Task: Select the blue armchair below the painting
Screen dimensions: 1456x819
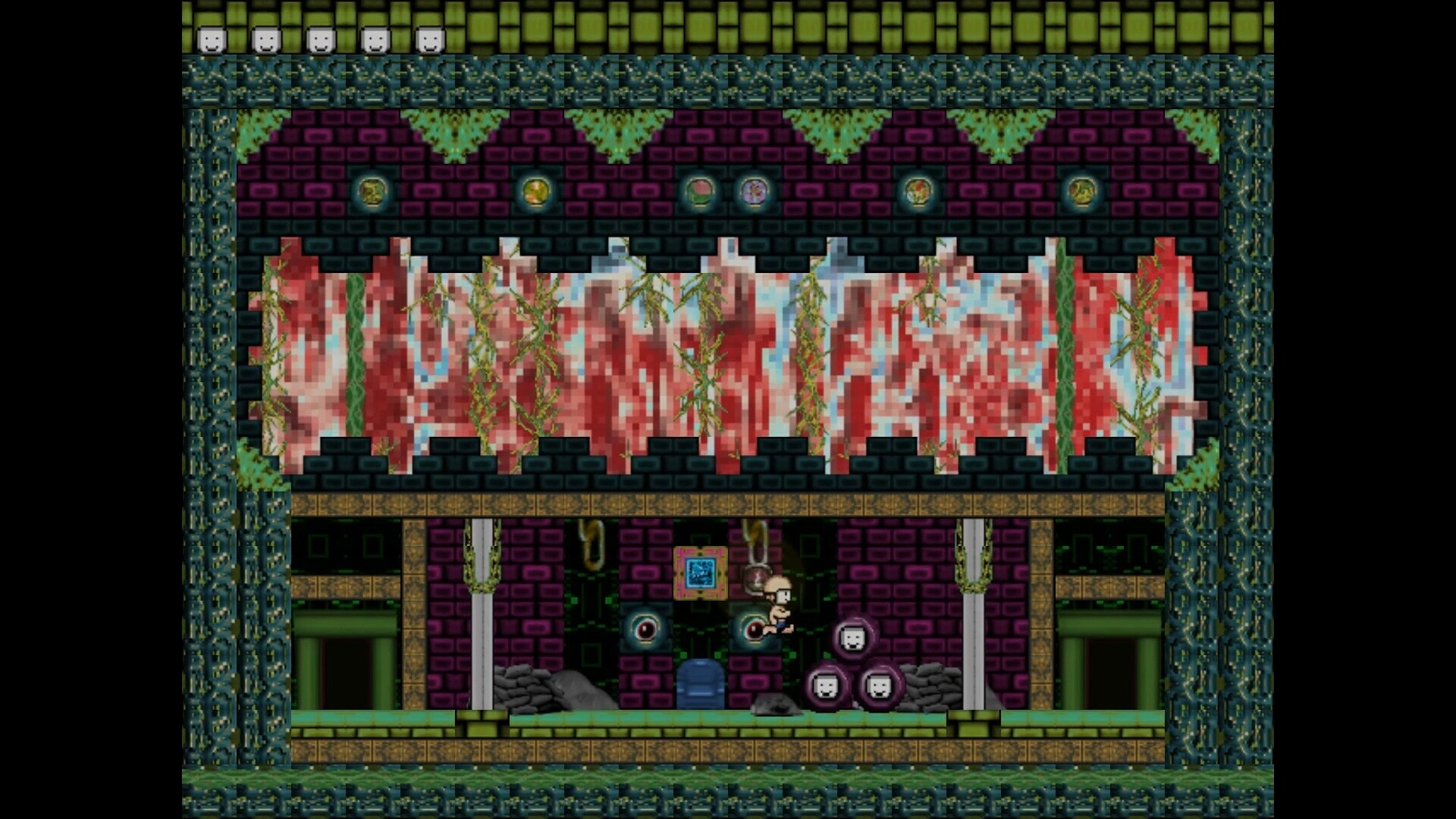Action: click(x=700, y=684)
